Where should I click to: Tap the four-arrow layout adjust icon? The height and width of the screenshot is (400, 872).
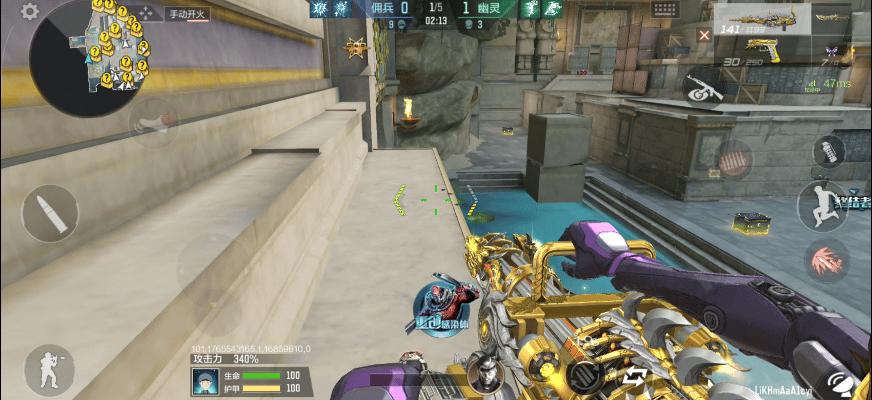pyautogui.click(x=148, y=13)
